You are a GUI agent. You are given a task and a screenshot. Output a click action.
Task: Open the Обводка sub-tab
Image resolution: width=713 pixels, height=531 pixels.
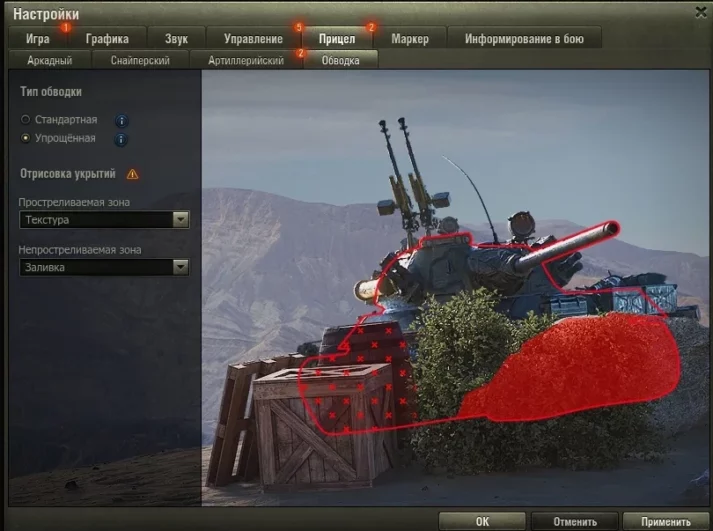tap(340, 60)
